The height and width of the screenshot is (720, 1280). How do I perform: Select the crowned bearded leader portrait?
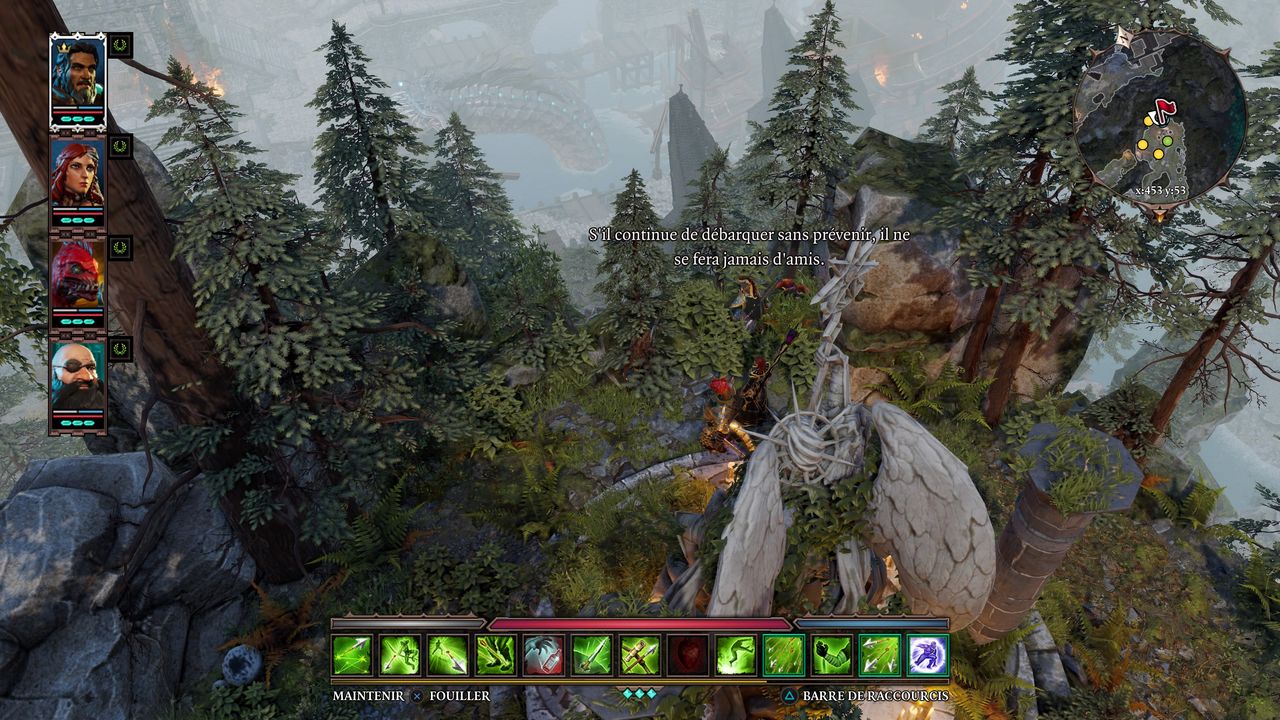click(77, 70)
